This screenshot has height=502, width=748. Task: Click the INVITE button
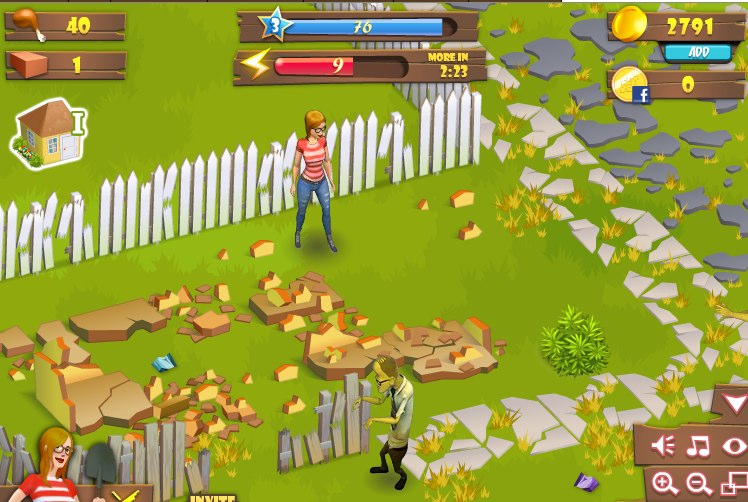[212, 497]
